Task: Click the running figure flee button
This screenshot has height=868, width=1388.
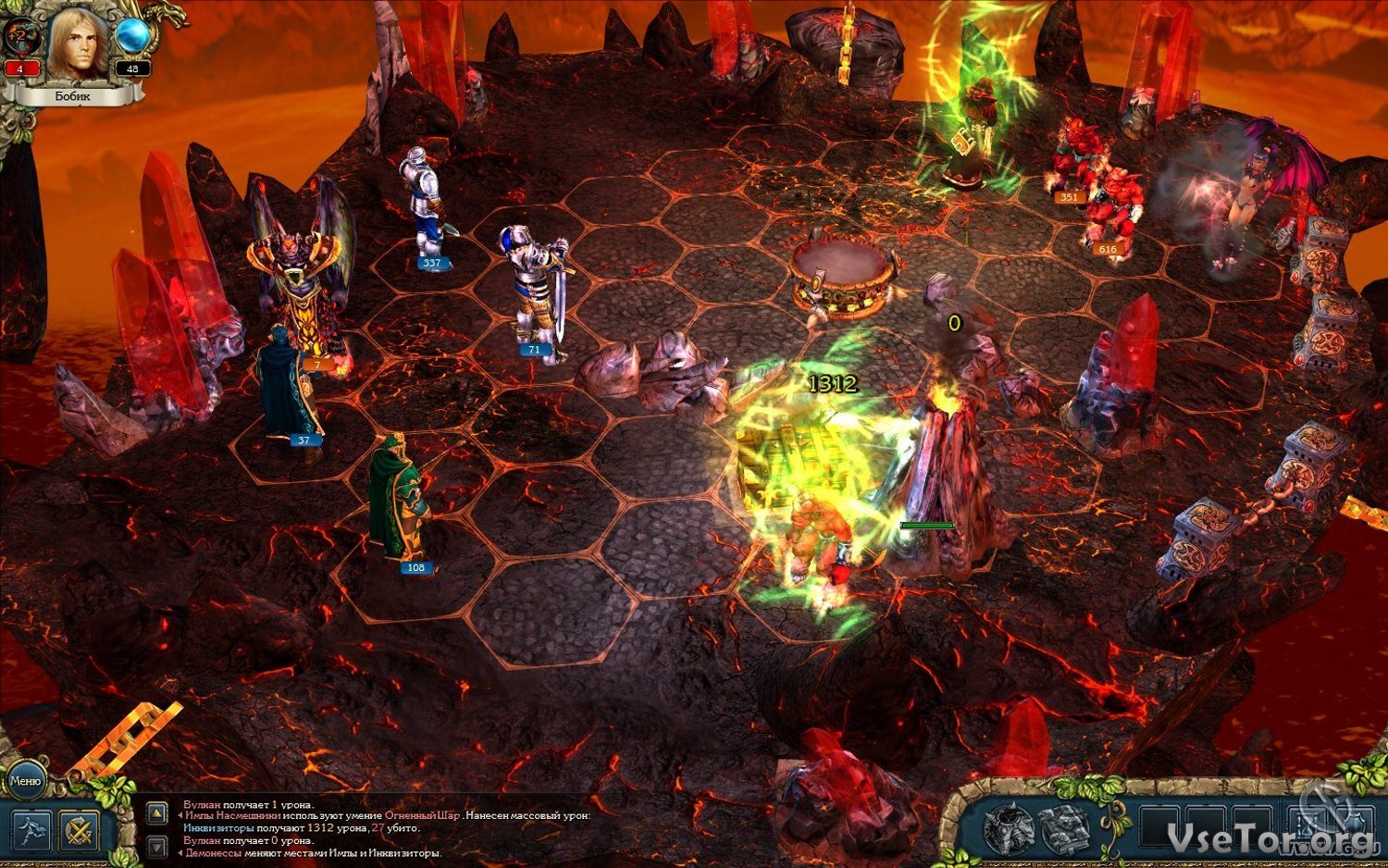Action: tap(31, 830)
